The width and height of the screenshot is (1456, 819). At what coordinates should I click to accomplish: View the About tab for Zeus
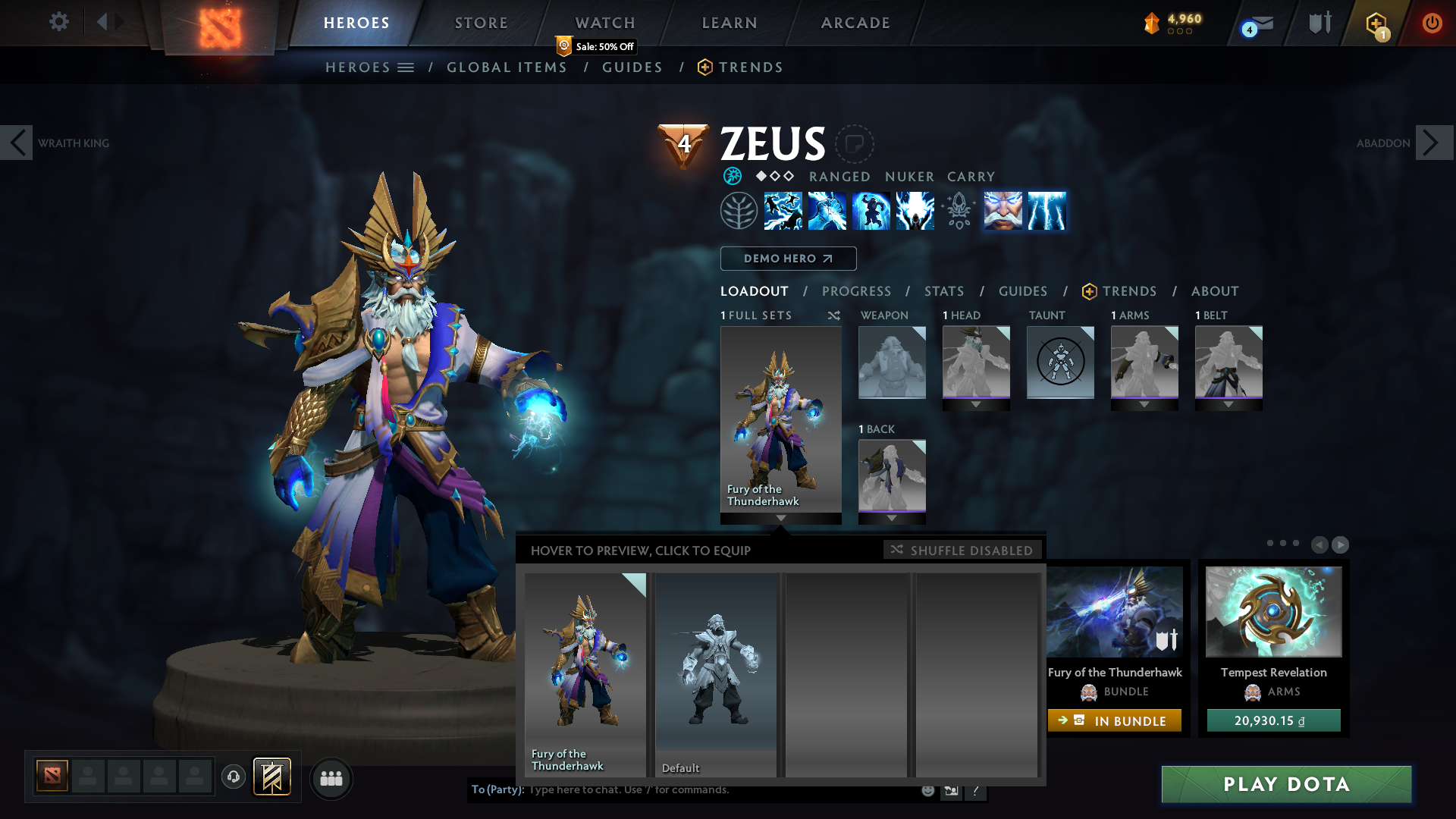(x=1215, y=291)
